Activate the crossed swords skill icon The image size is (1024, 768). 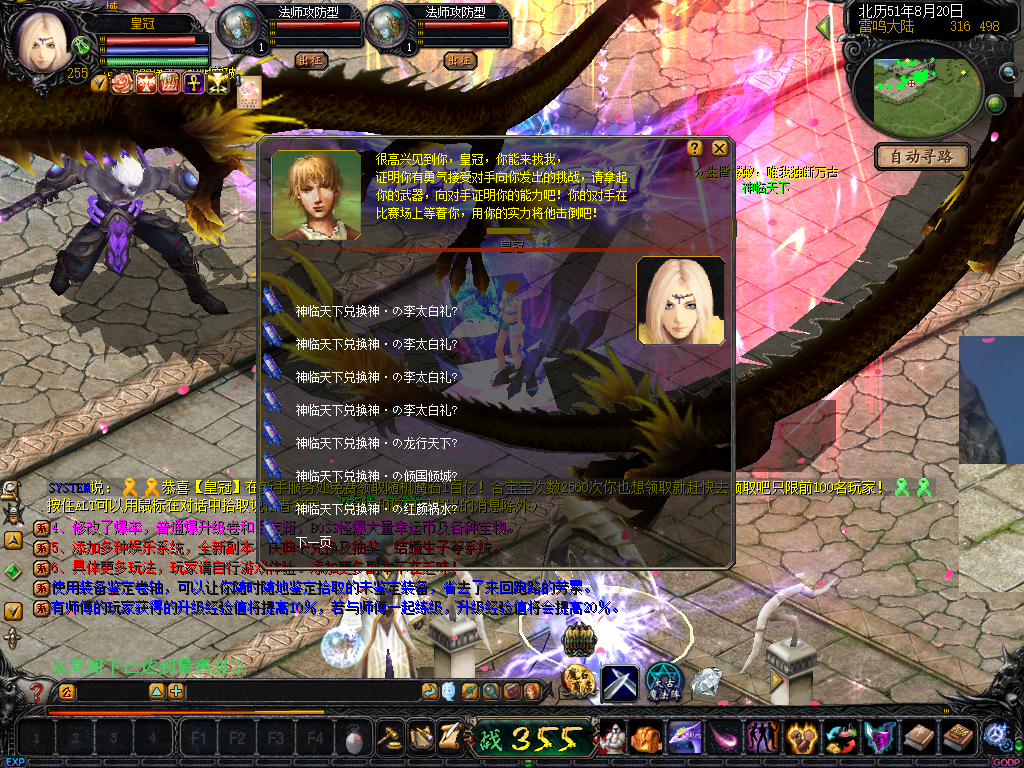click(620, 682)
